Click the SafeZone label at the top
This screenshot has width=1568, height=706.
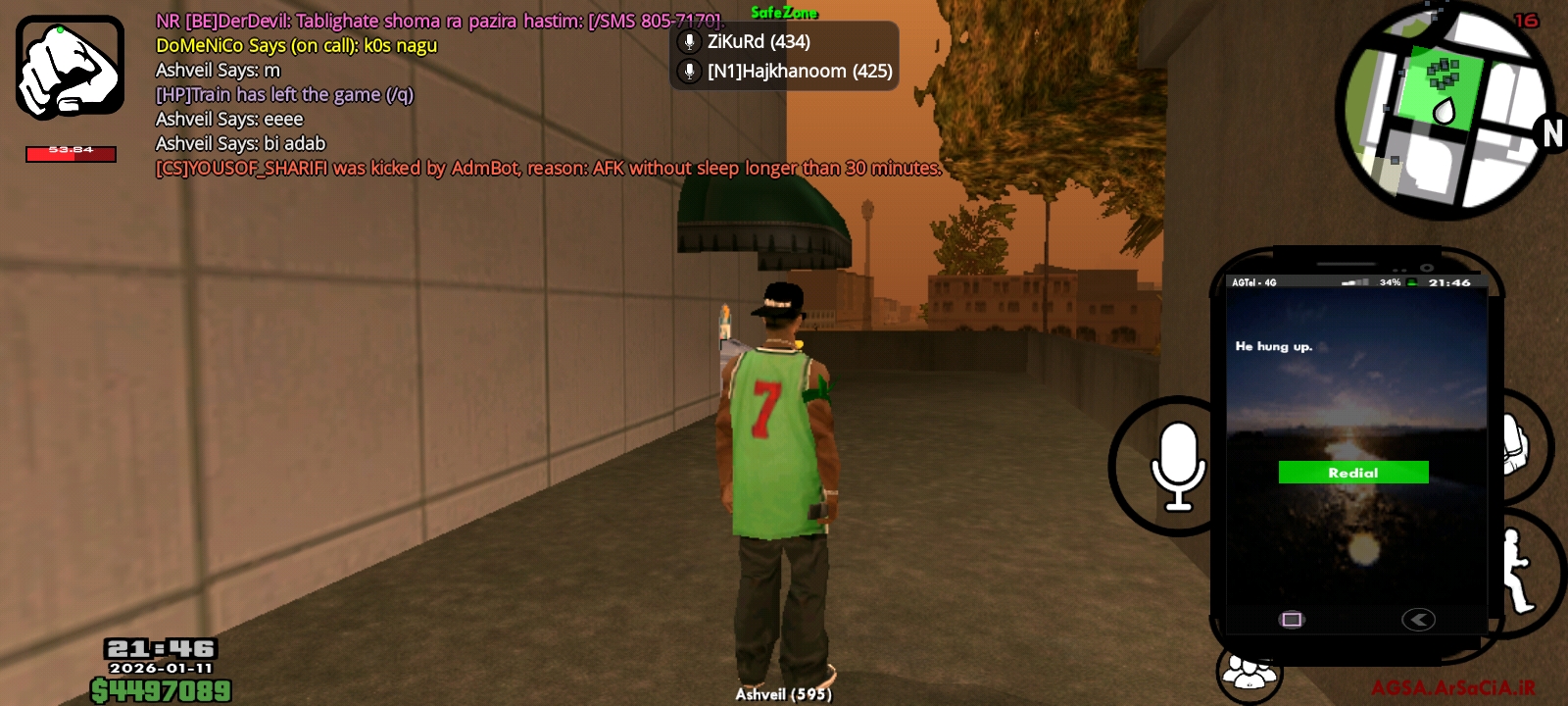[783, 13]
